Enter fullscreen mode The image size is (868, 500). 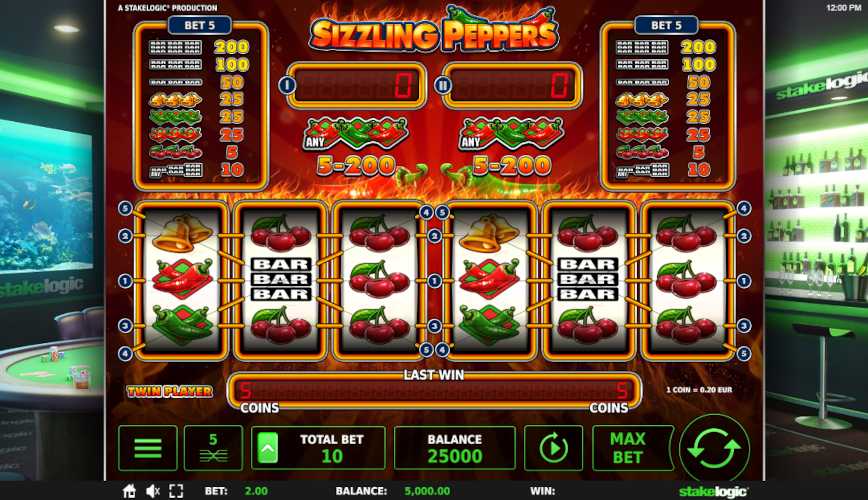tap(176, 491)
